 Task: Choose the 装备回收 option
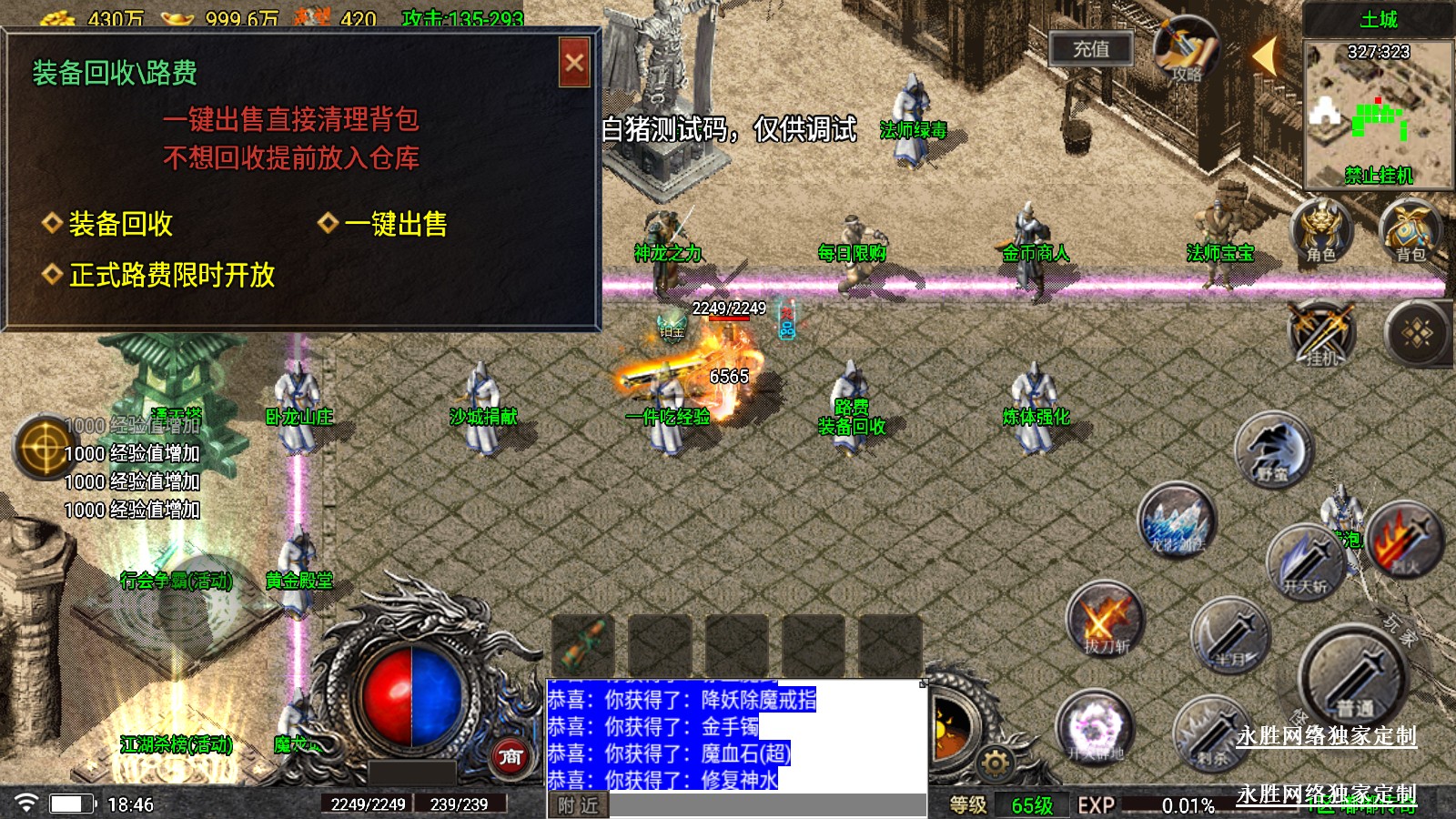(x=120, y=224)
